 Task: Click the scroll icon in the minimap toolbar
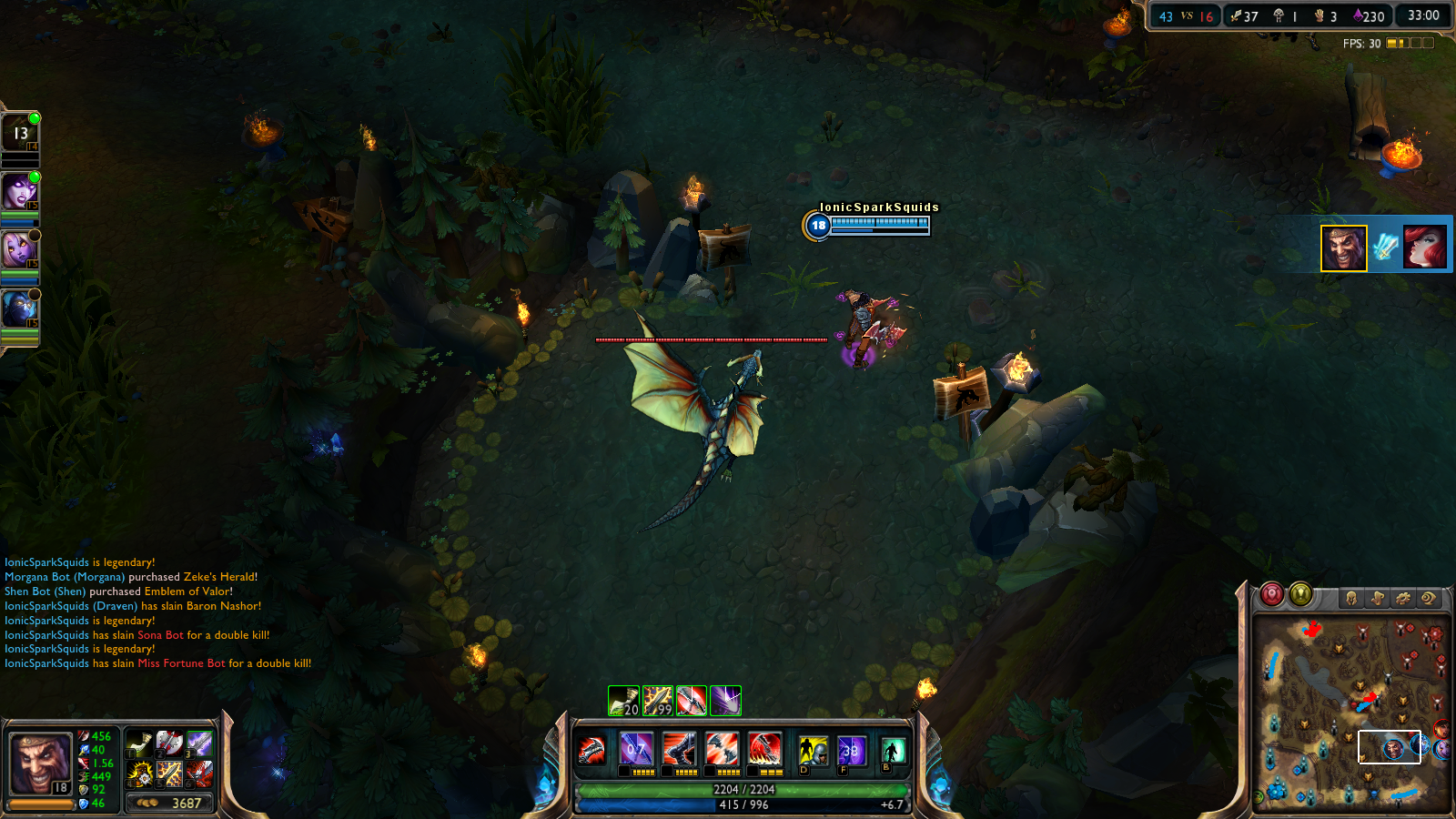pos(1378,596)
